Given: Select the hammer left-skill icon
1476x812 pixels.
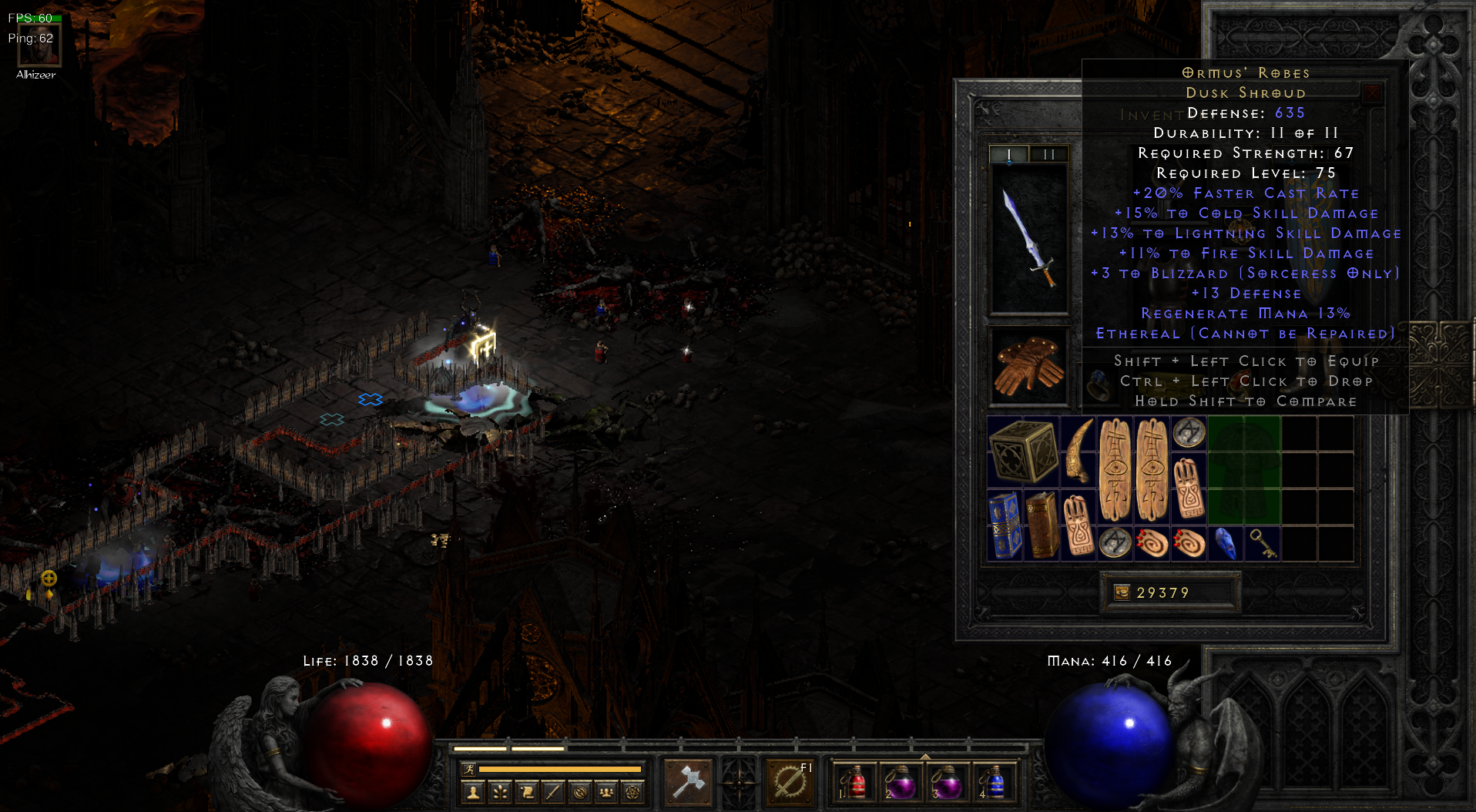Looking at the screenshot, I should pos(688,780).
